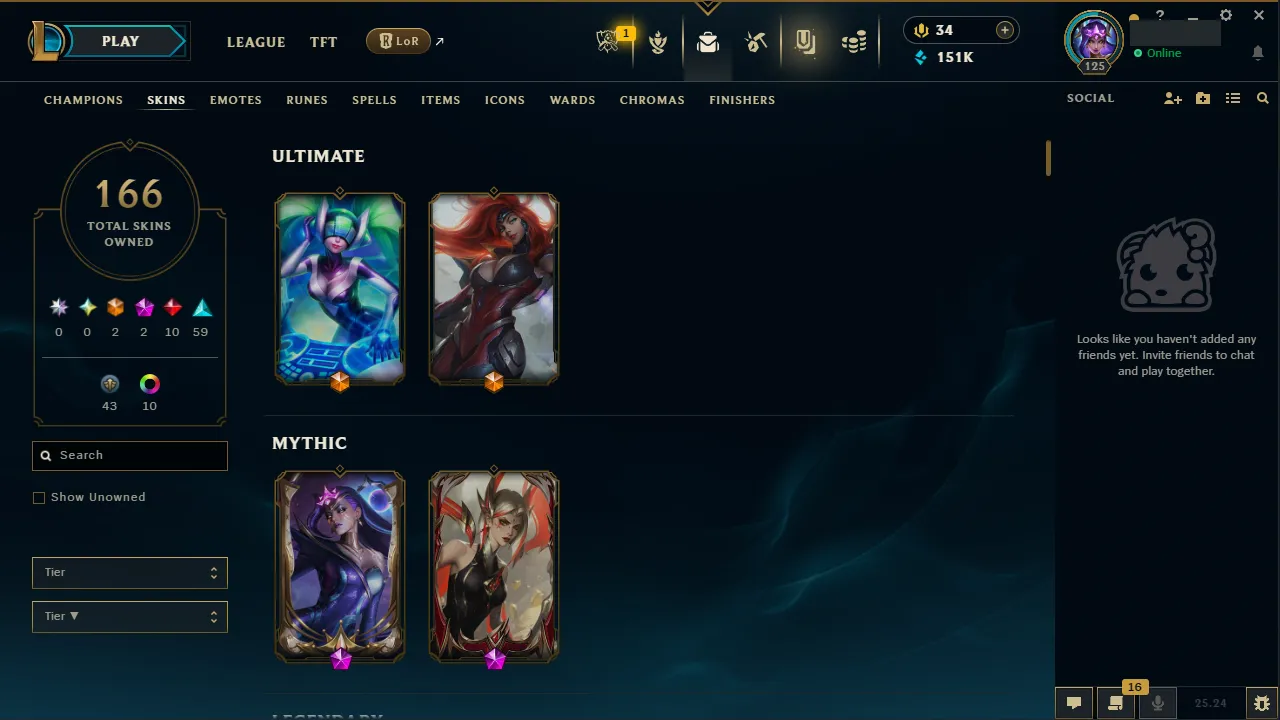Switch to the TFT section
The height and width of the screenshot is (720, 1280).
tap(323, 42)
